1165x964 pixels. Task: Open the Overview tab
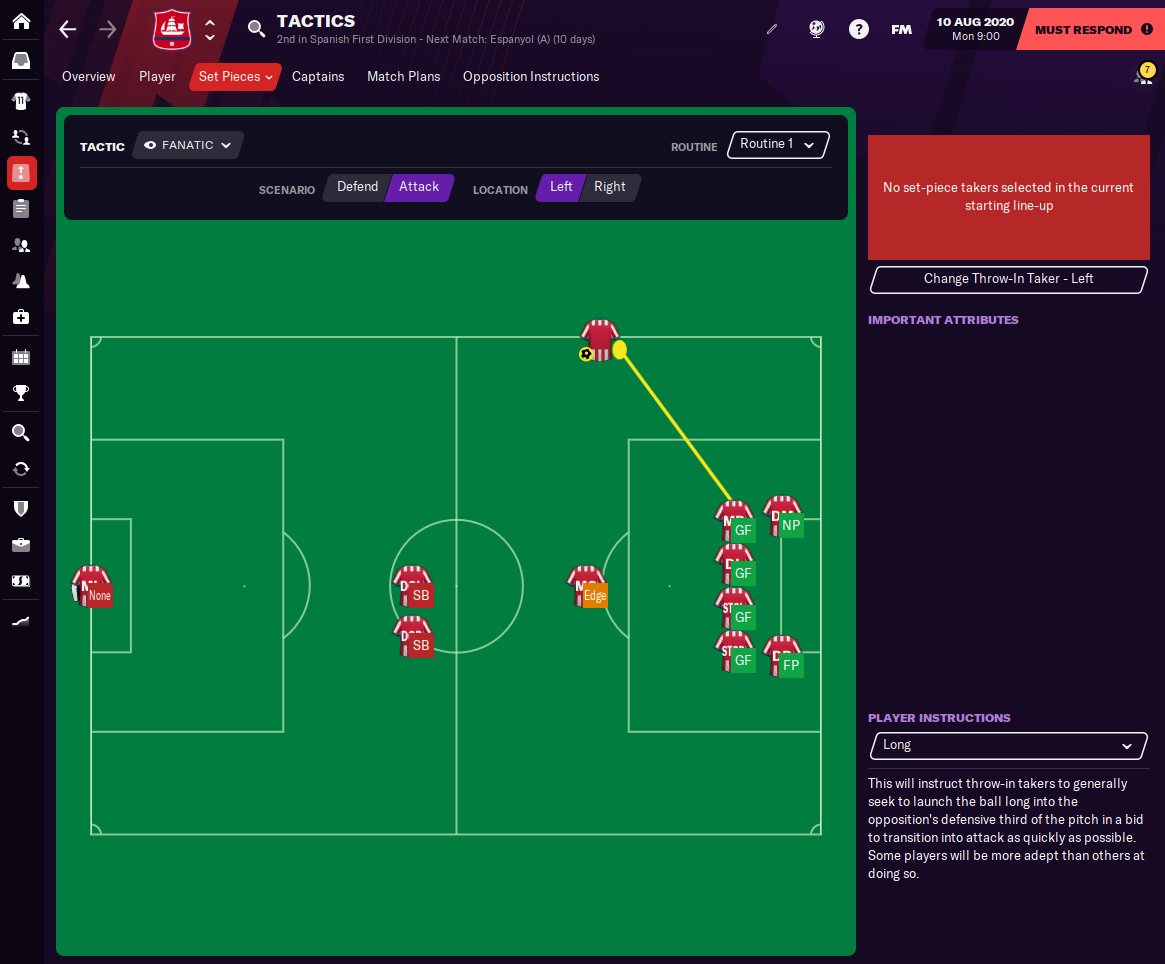pyautogui.click(x=88, y=77)
